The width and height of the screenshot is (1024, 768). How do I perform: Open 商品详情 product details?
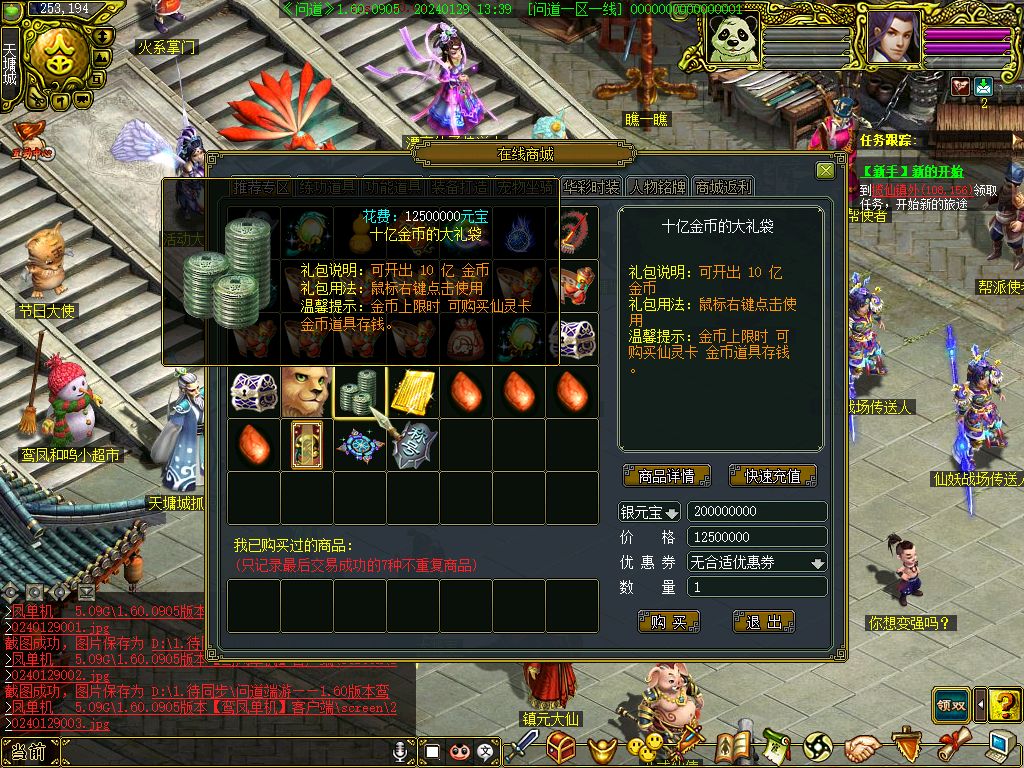click(x=666, y=476)
